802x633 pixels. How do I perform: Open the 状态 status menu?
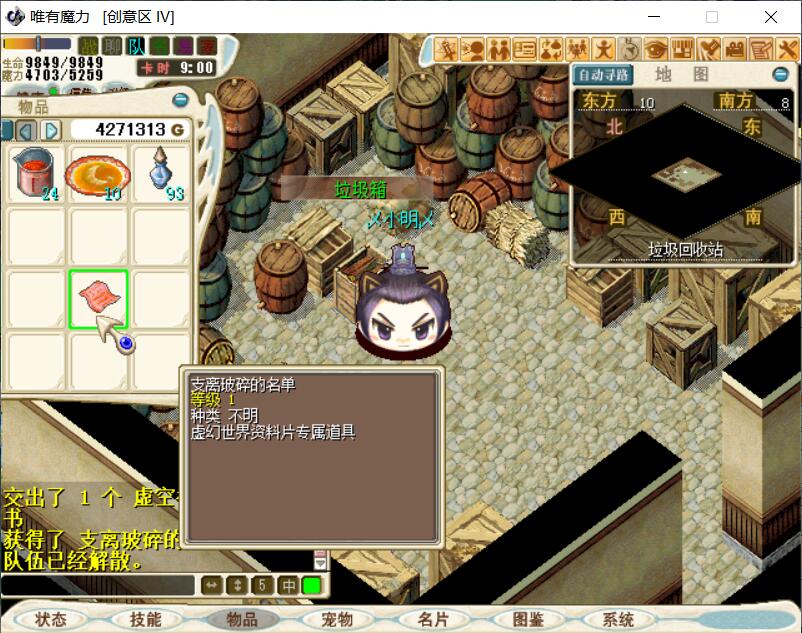pos(50,619)
